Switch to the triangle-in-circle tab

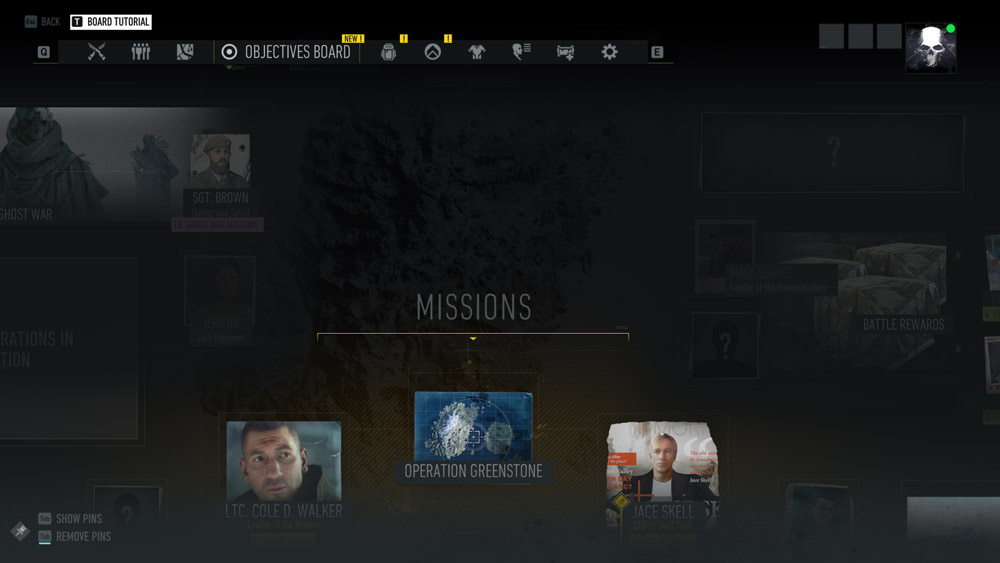coord(433,52)
